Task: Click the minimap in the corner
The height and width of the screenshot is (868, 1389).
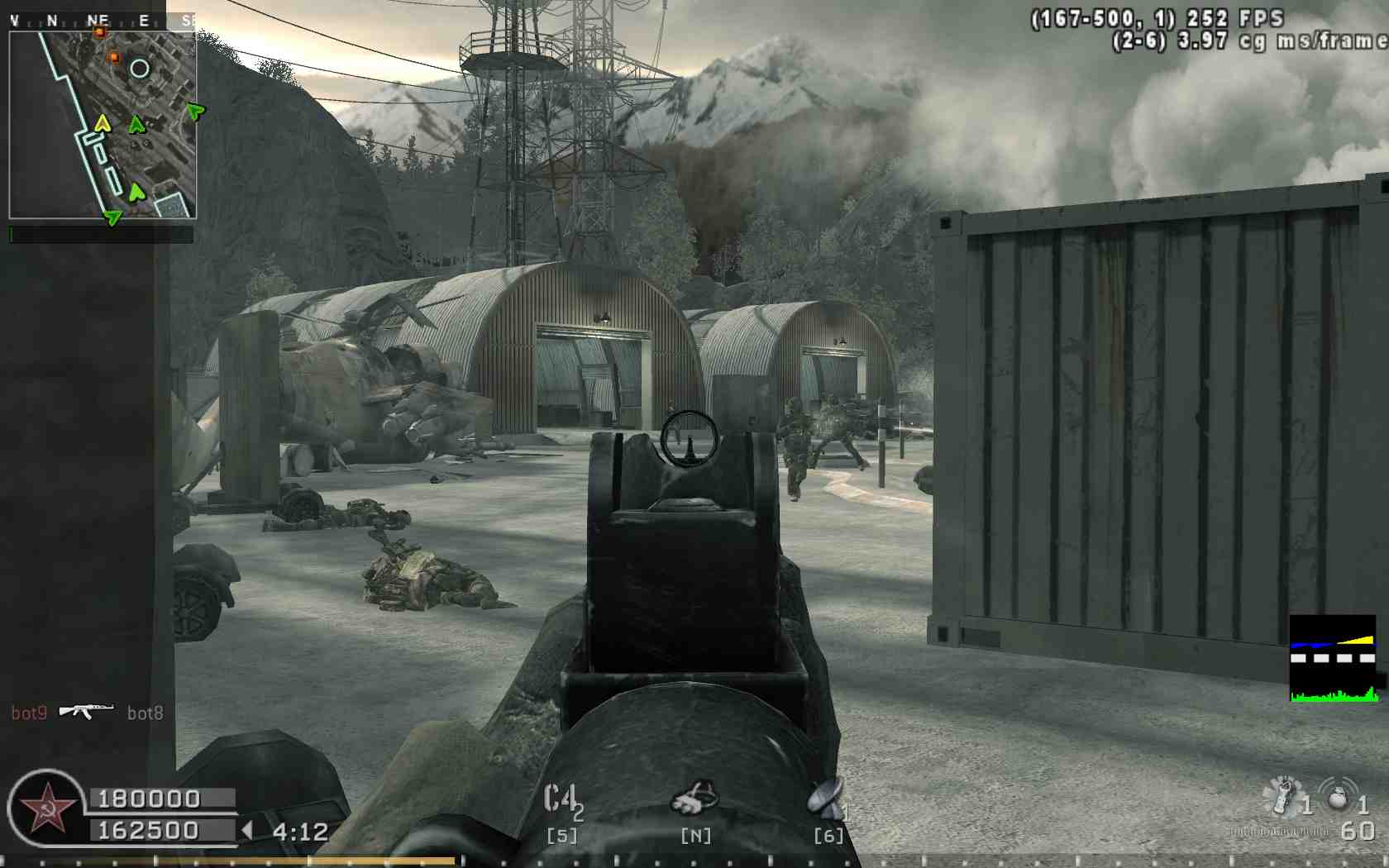Action: point(103,126)
